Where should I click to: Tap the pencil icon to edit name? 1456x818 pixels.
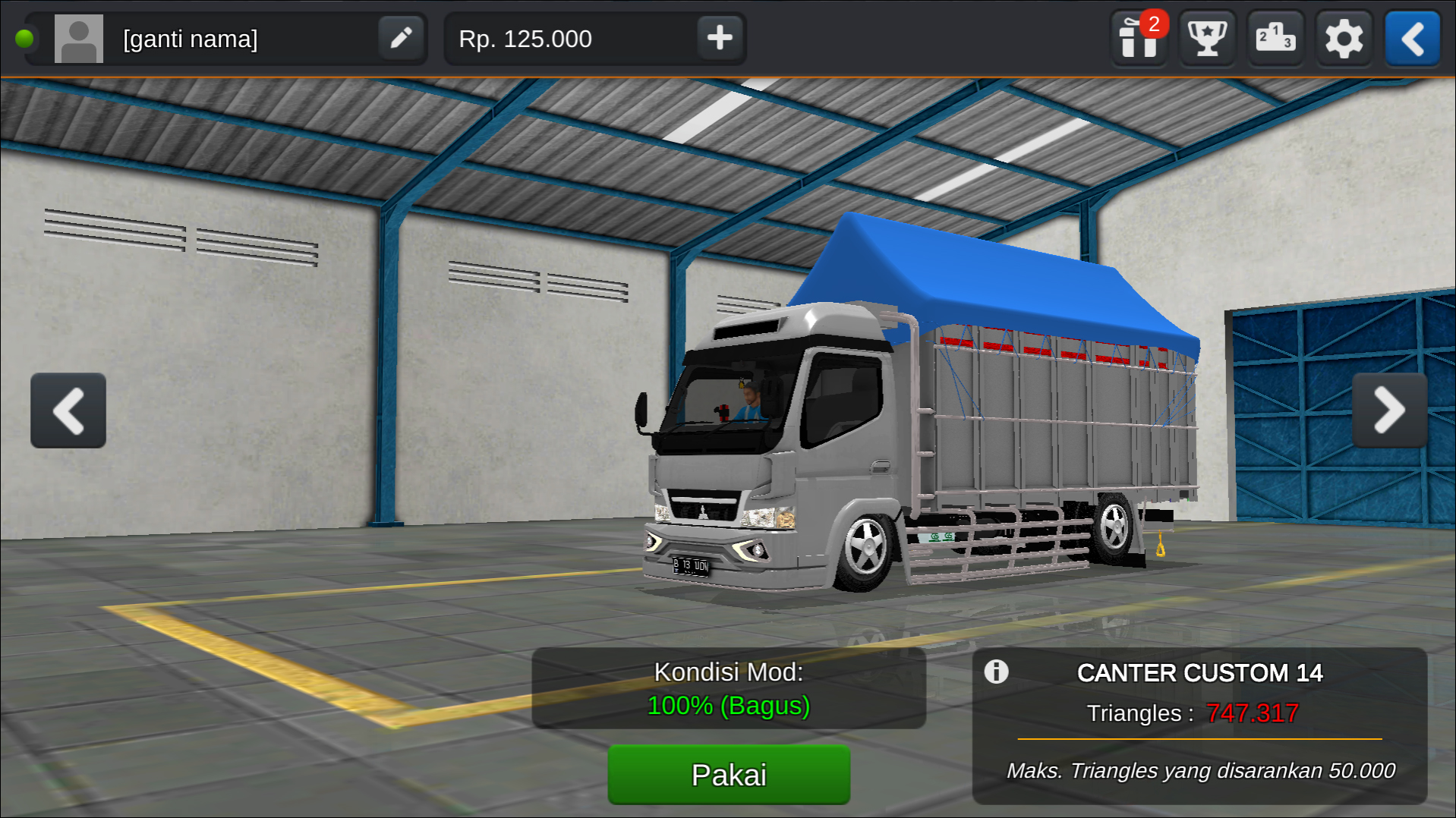[x=401, y=38]
